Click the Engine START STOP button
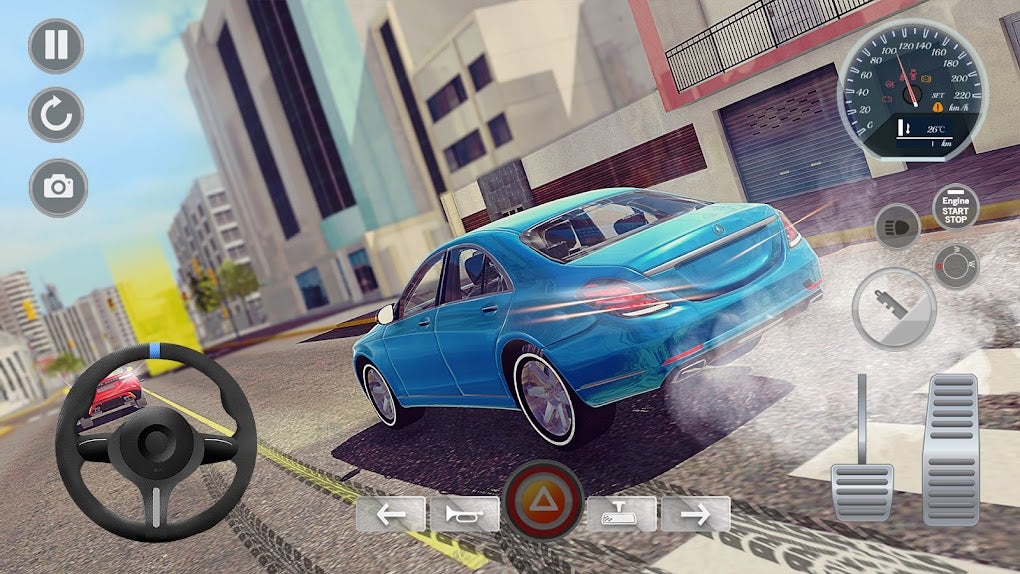The height and width of the screenshot is (574, 1020). tap(955, 208)
